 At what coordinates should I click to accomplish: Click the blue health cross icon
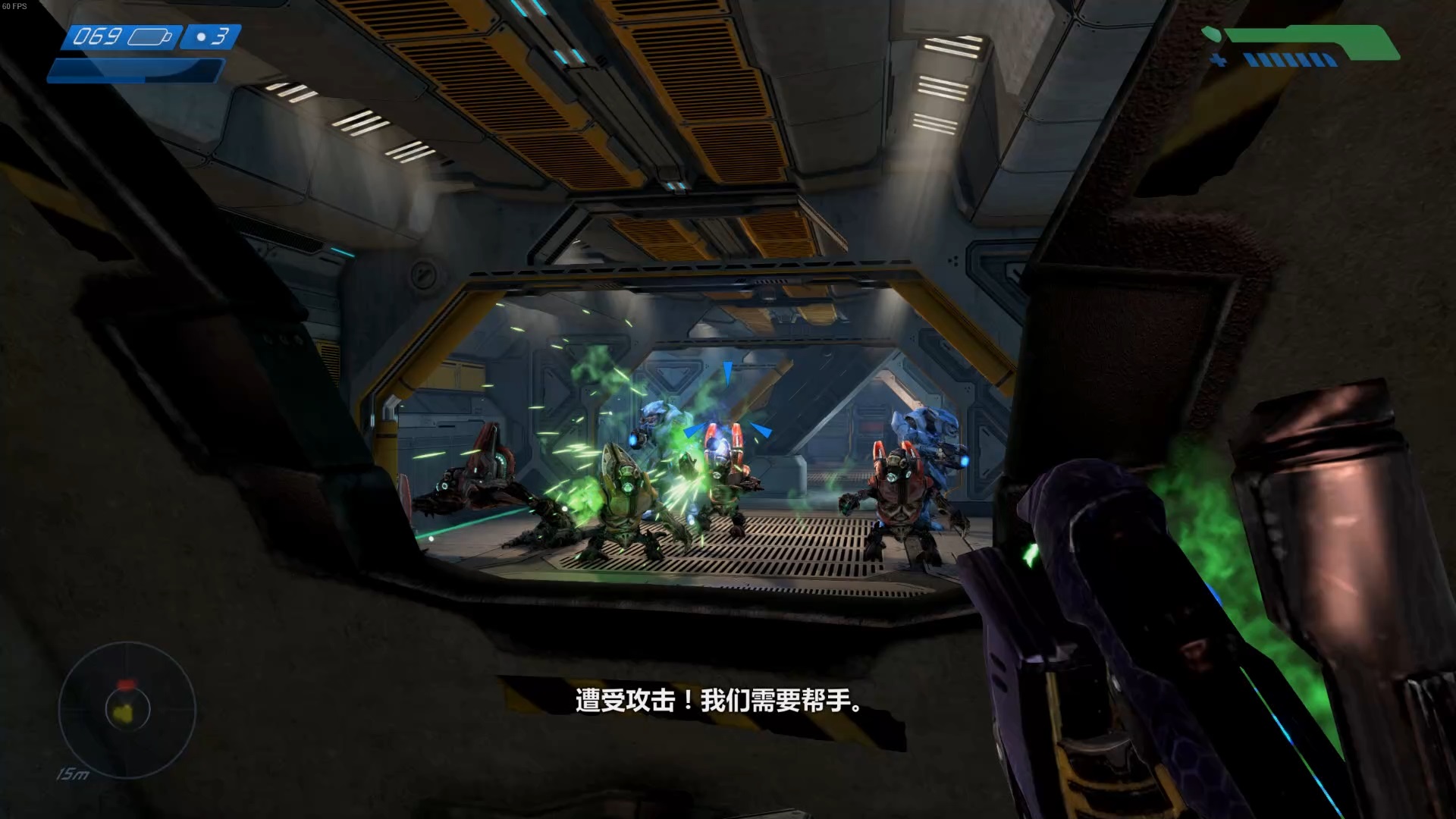pos(1219,60)
